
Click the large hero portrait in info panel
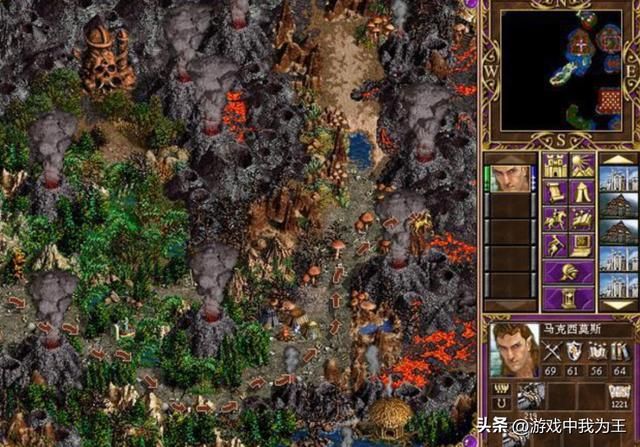click(513, 350)
